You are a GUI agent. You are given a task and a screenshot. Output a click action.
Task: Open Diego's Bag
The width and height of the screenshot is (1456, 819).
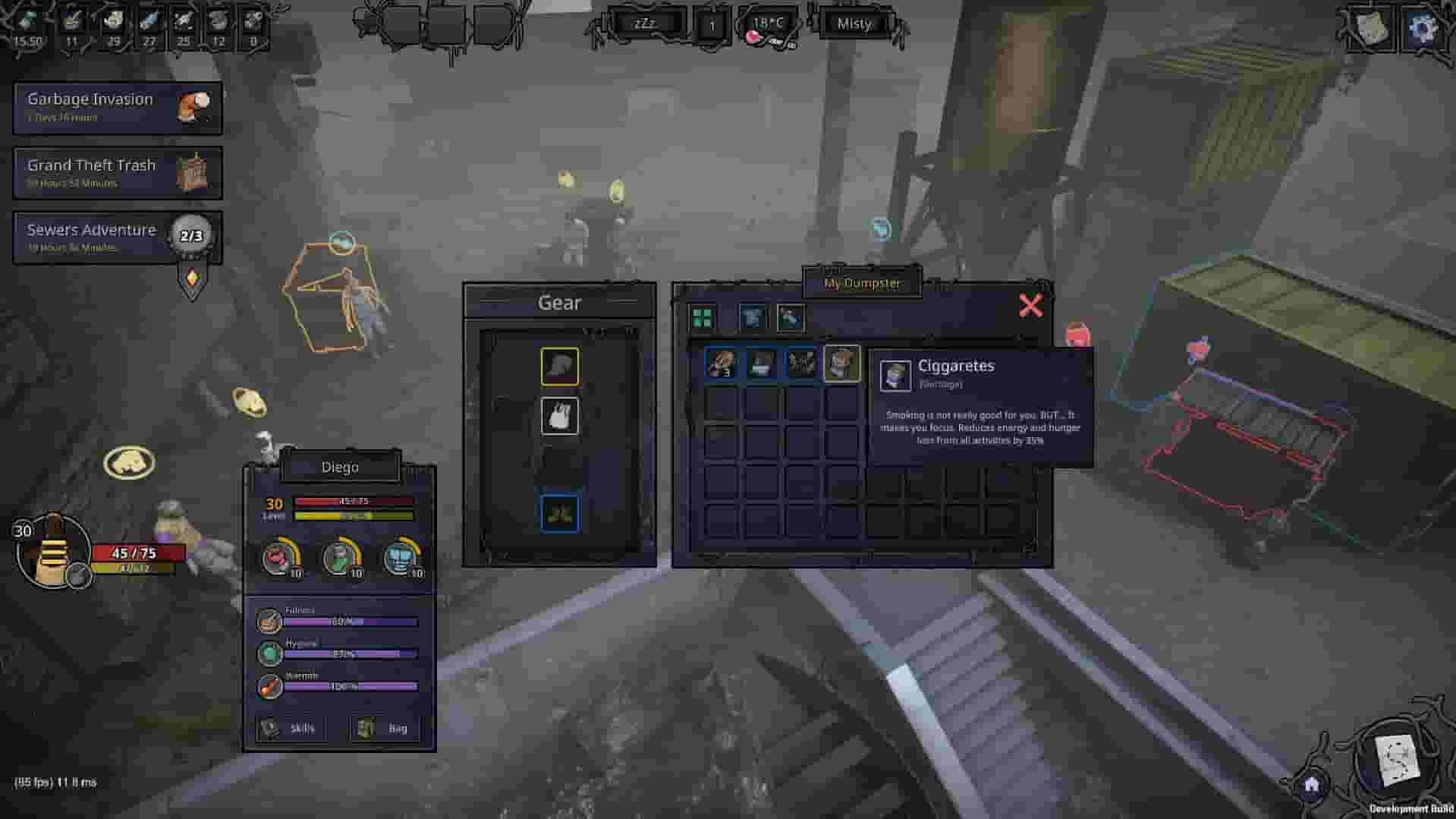(x=385, y=728)
